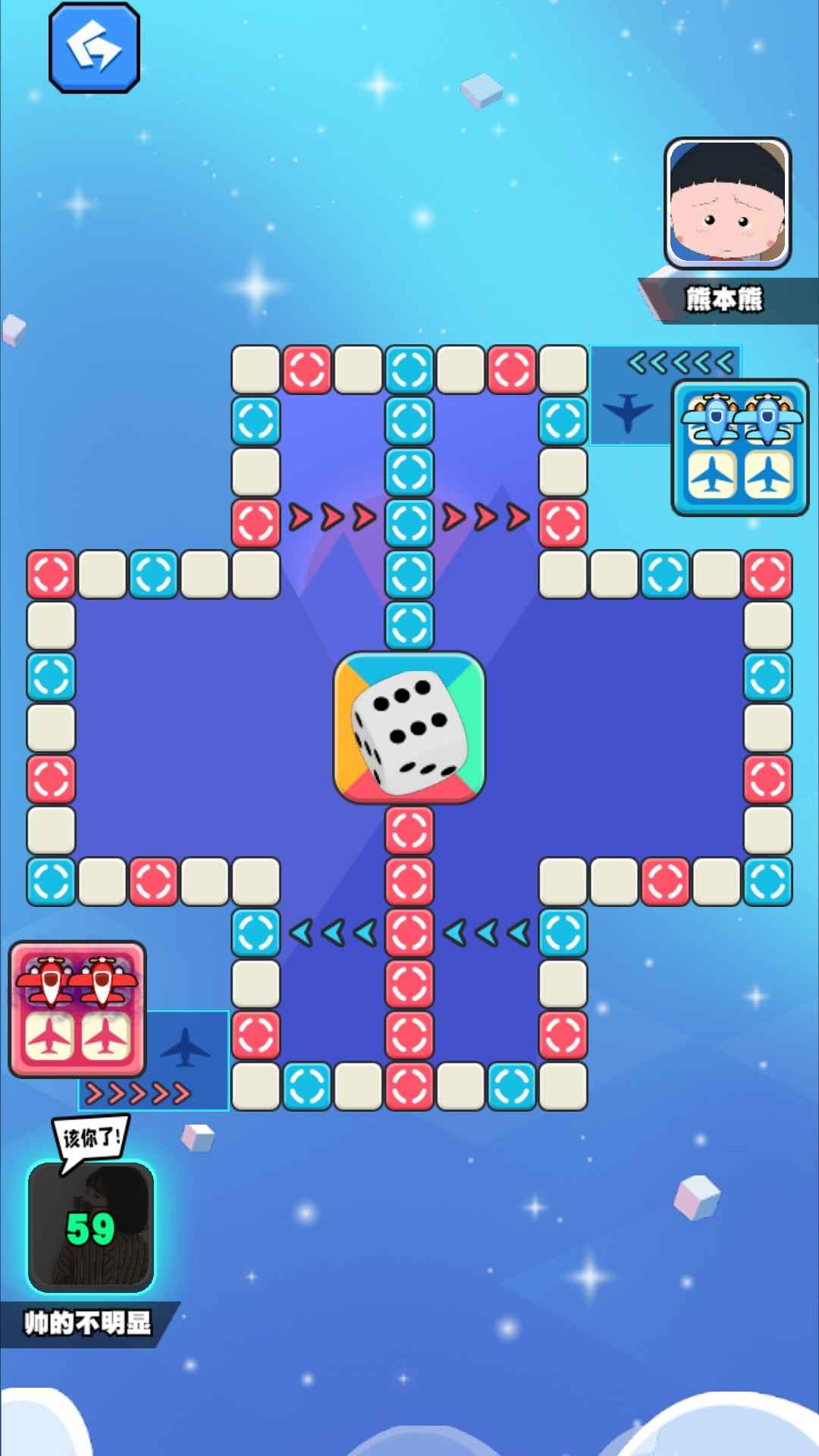
Task: Roll the dice in the board center
Action: pyautogui.click(x=409, y=727)
